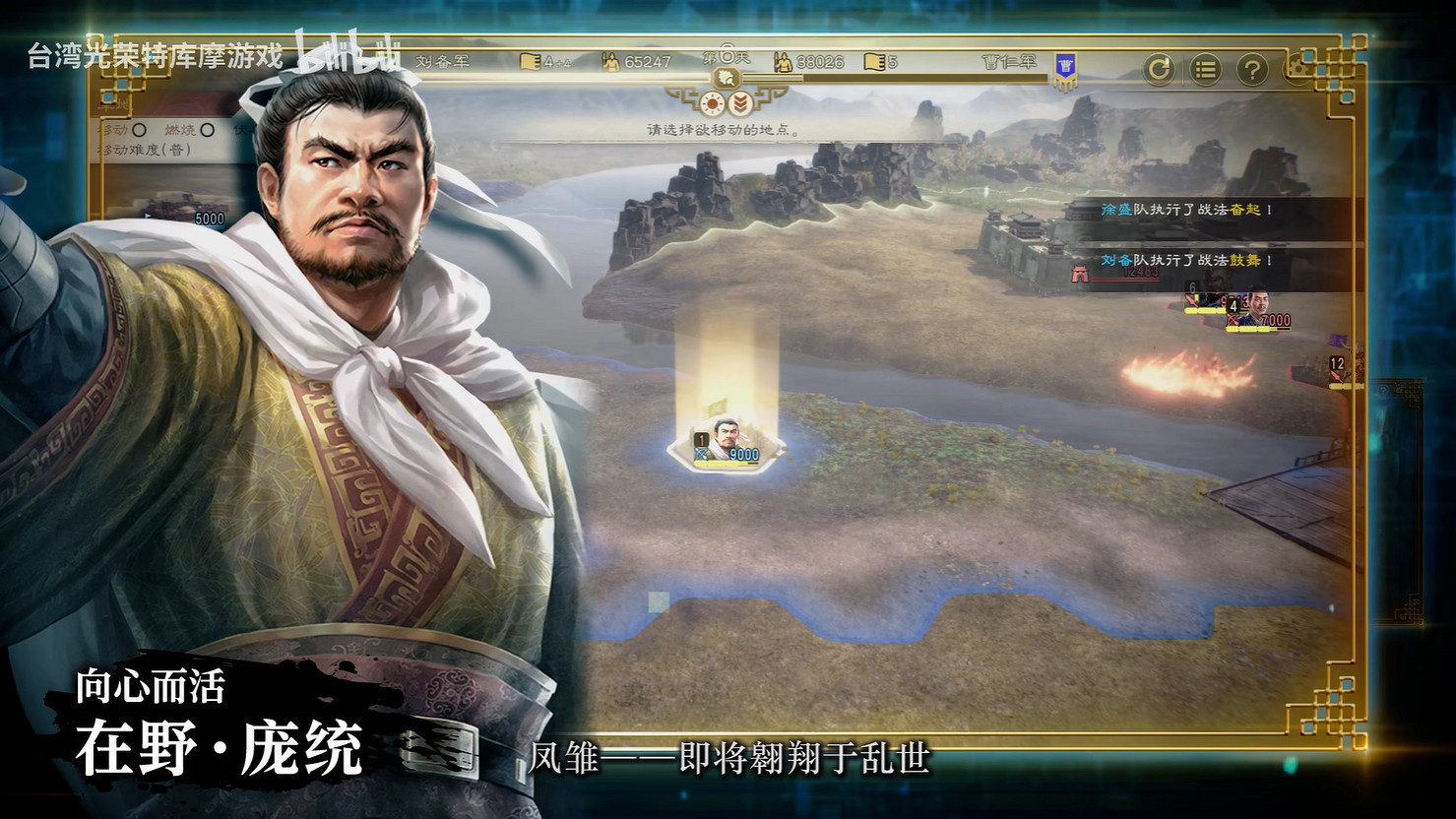Open the help question mark icon
This screenshot has height=819, width=1456.
[x=1251, y=69]
